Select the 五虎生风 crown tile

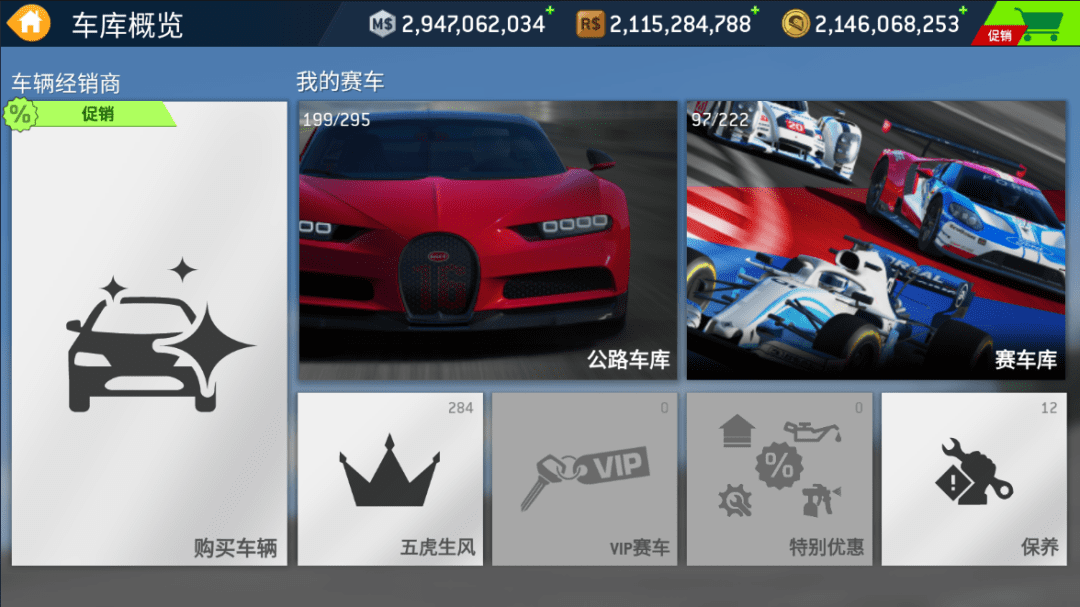pos(390,479)
